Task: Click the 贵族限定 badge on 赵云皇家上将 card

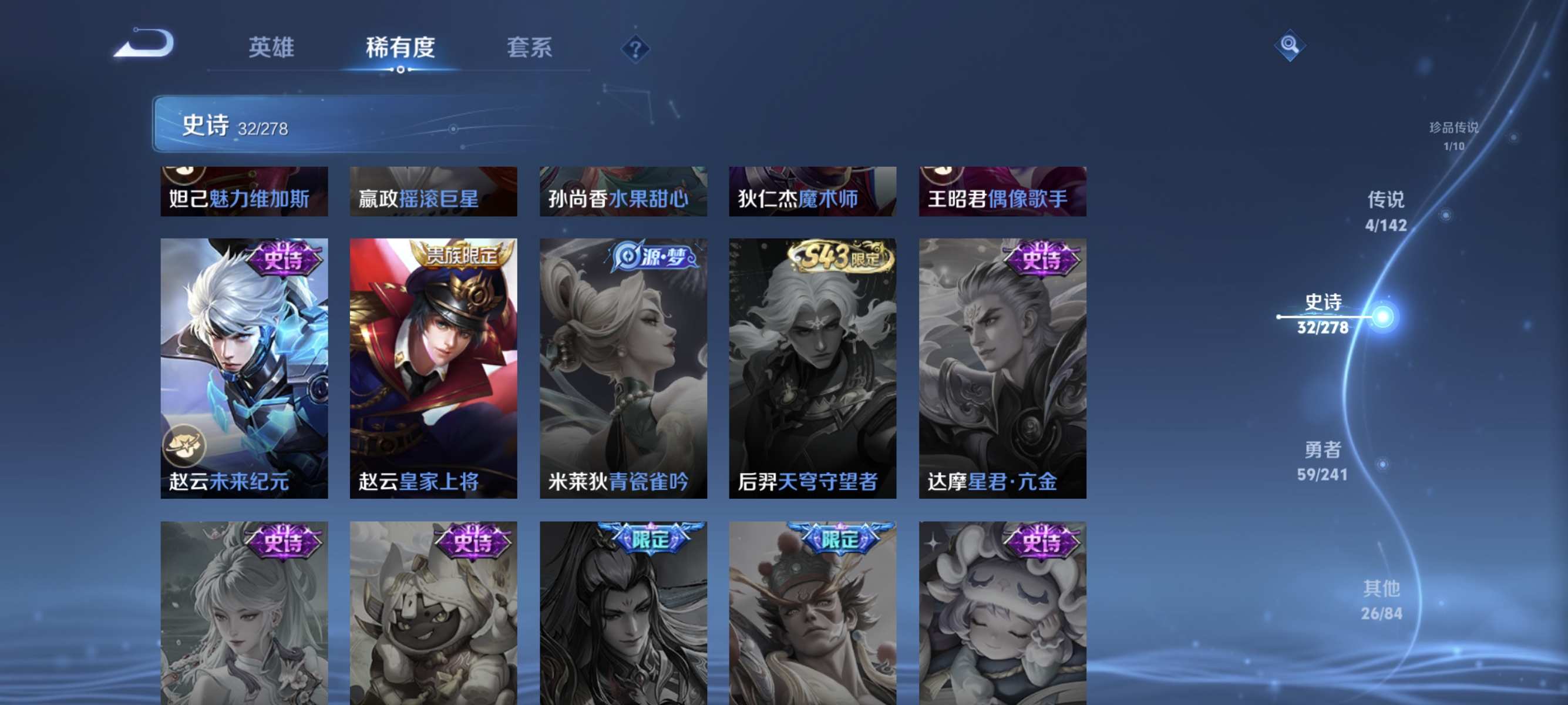Action: (463, 257)
